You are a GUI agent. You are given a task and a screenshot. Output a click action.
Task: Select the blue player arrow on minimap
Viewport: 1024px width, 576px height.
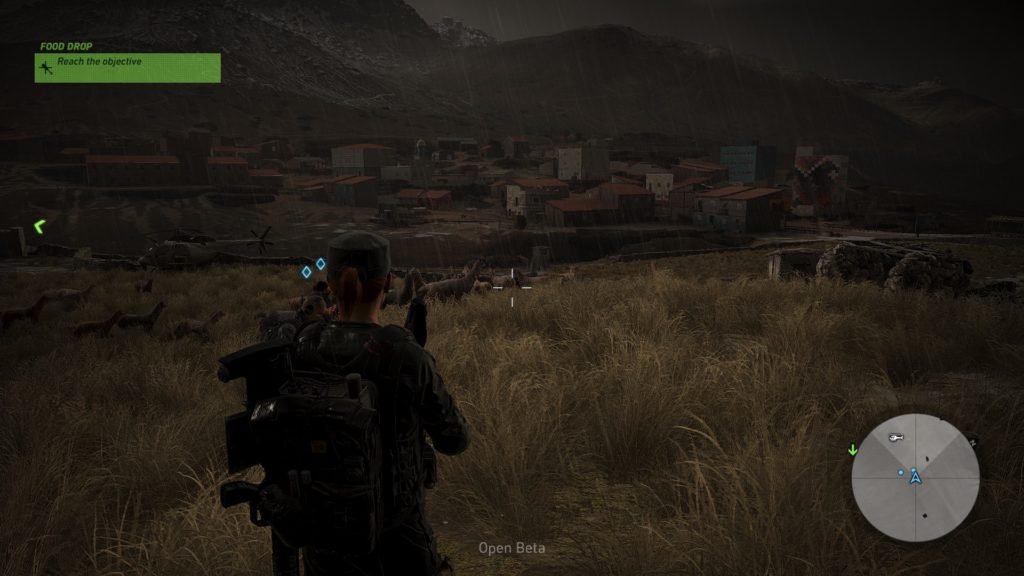(915, 478)
